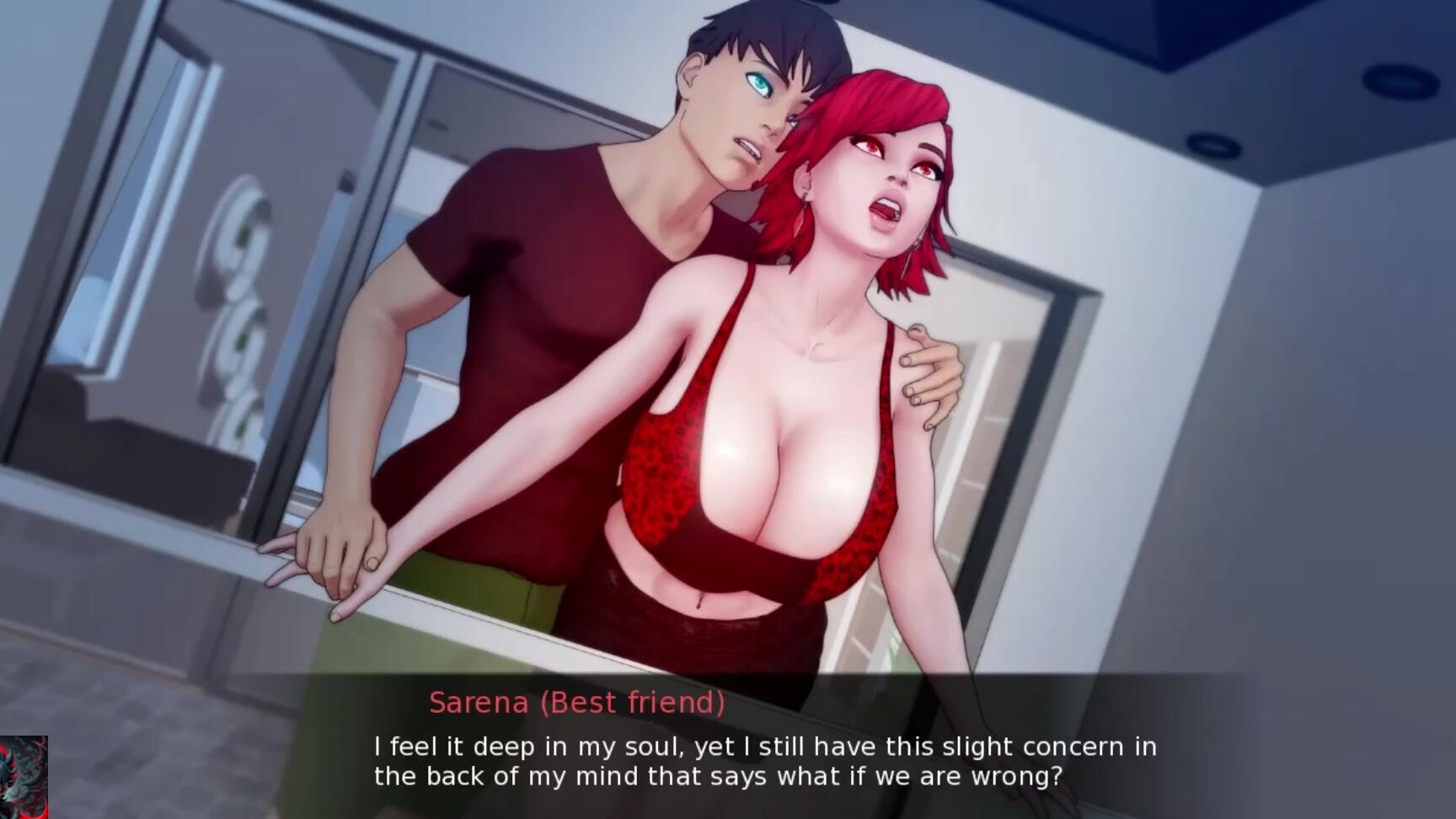Image resolution: width=1456 pixels, height=819 pixels.
Task: Click the dialogue box to advance Sarena's line
Action: click(763, 760)
